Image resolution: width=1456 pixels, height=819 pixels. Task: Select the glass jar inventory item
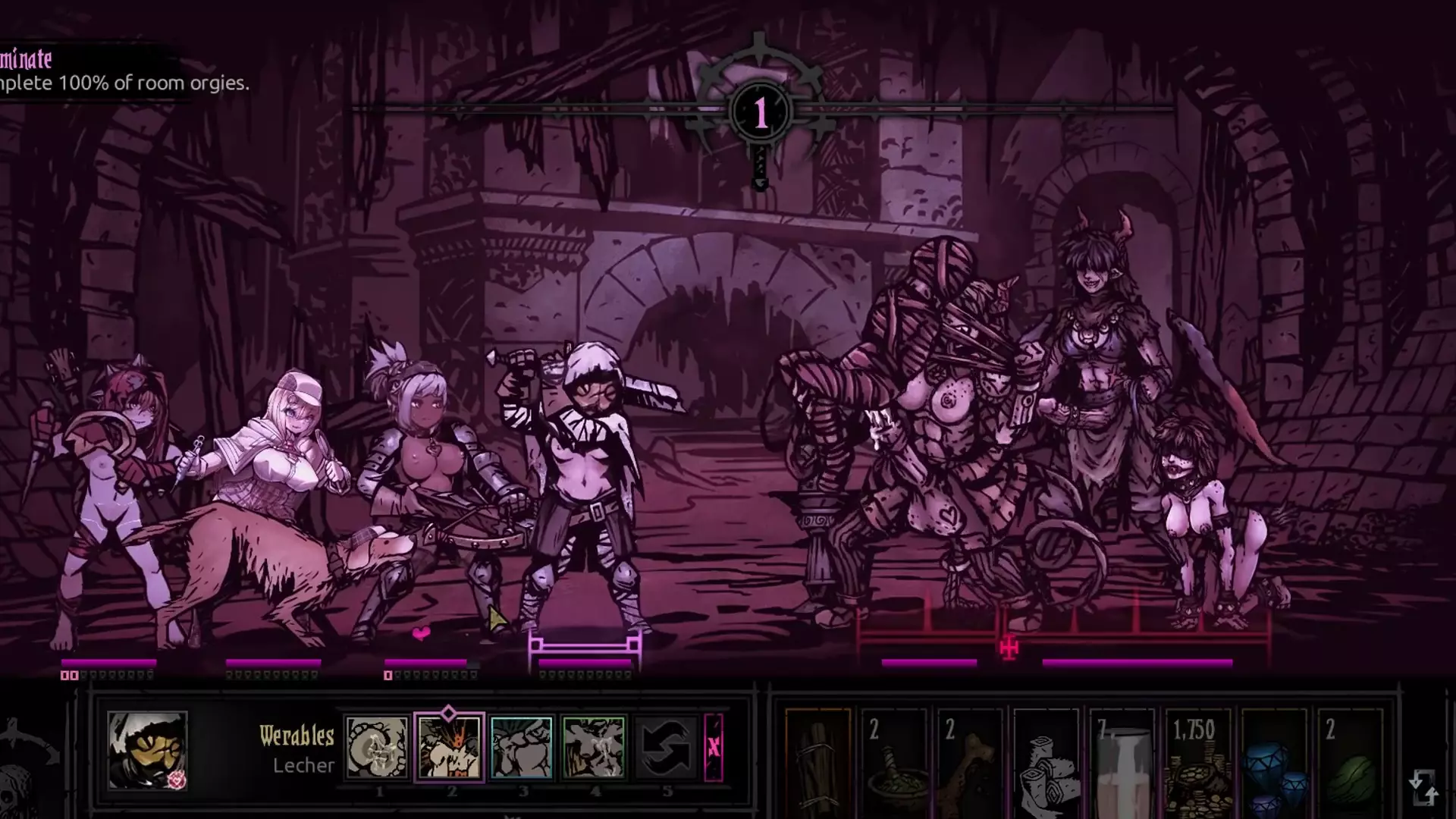1122,762
